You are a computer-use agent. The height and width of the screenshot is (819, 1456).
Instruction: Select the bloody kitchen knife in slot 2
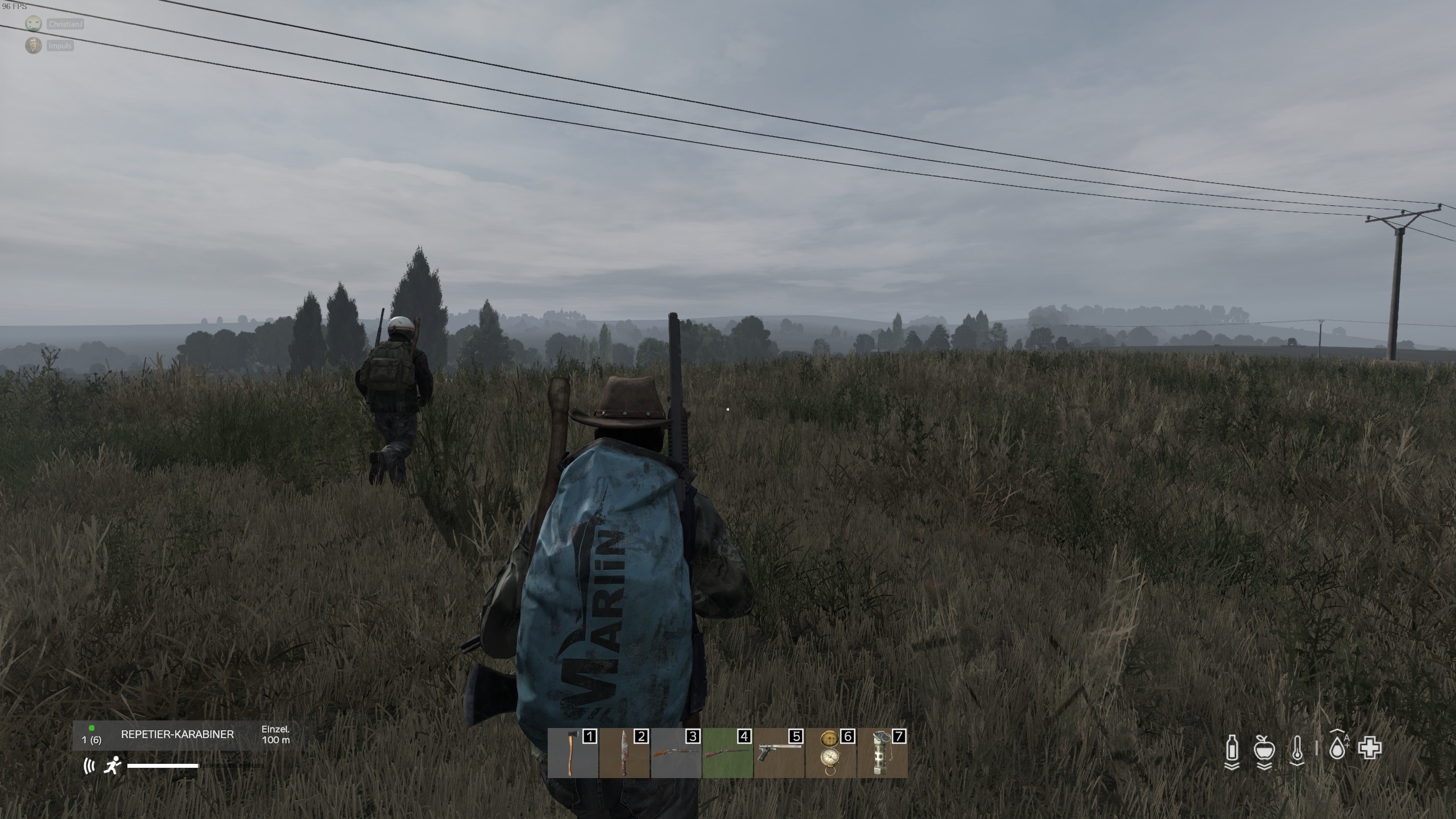pos(624,751)
